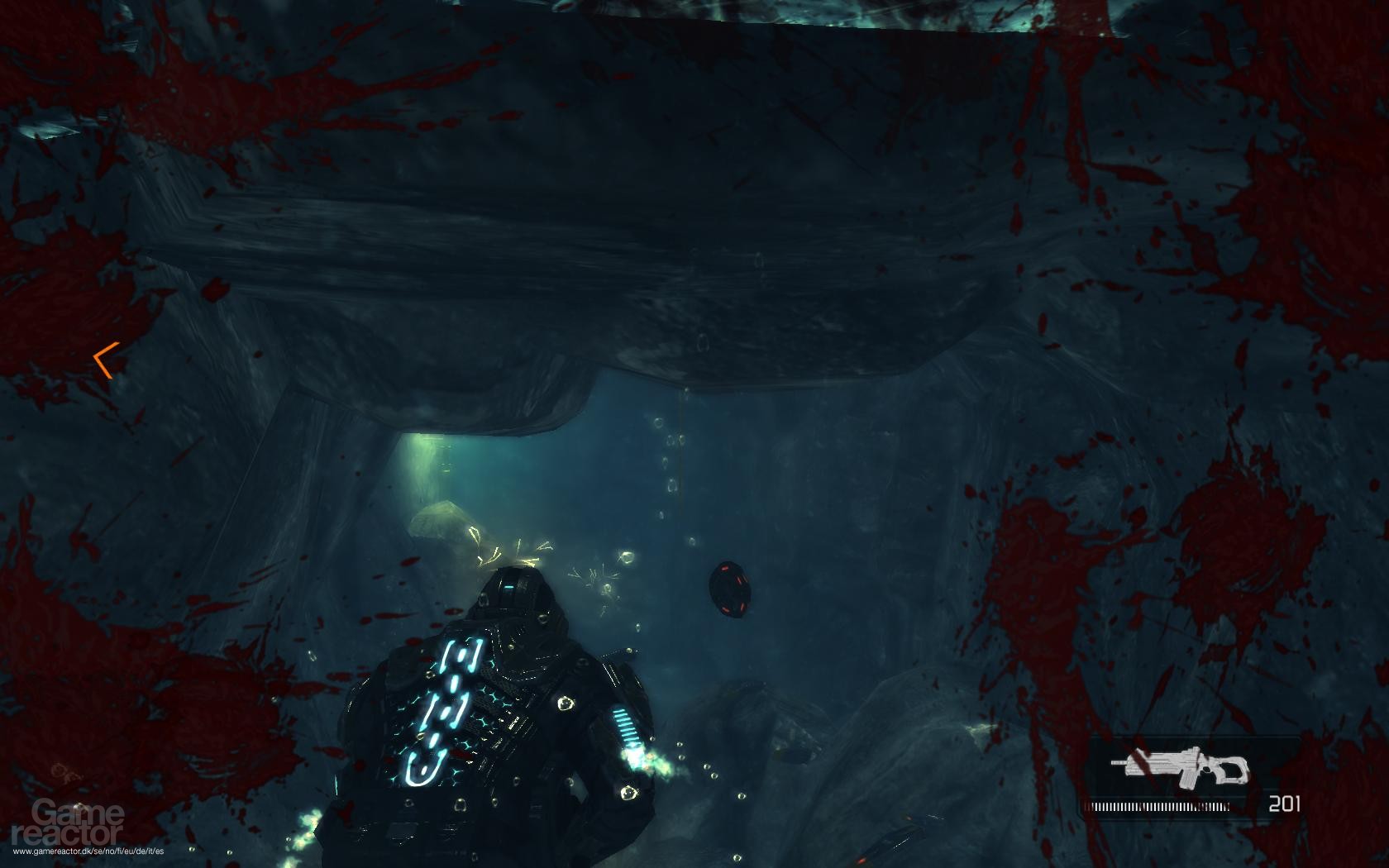Click the floating mine ahead of the diver
The image size is (1389, 868).
tap(730, 589)
